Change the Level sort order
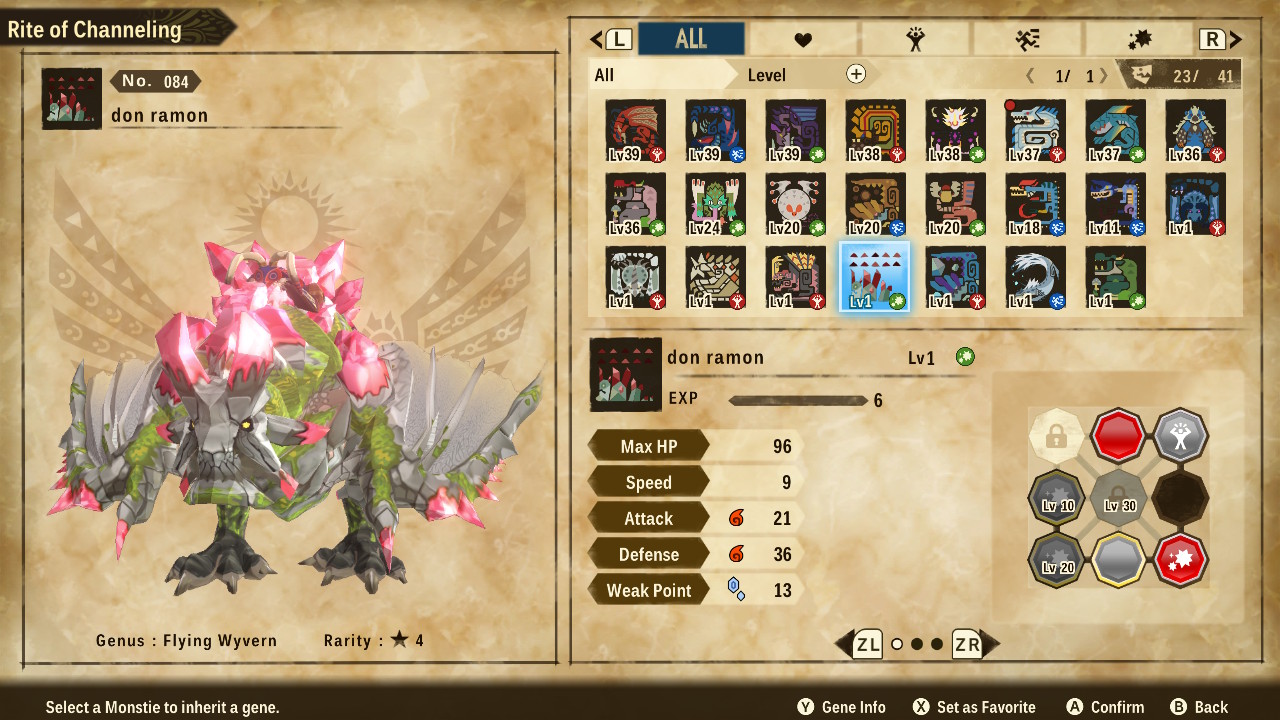Viewport: 1280px width, 720px height. pyautogui.click(x=767, y=75)
